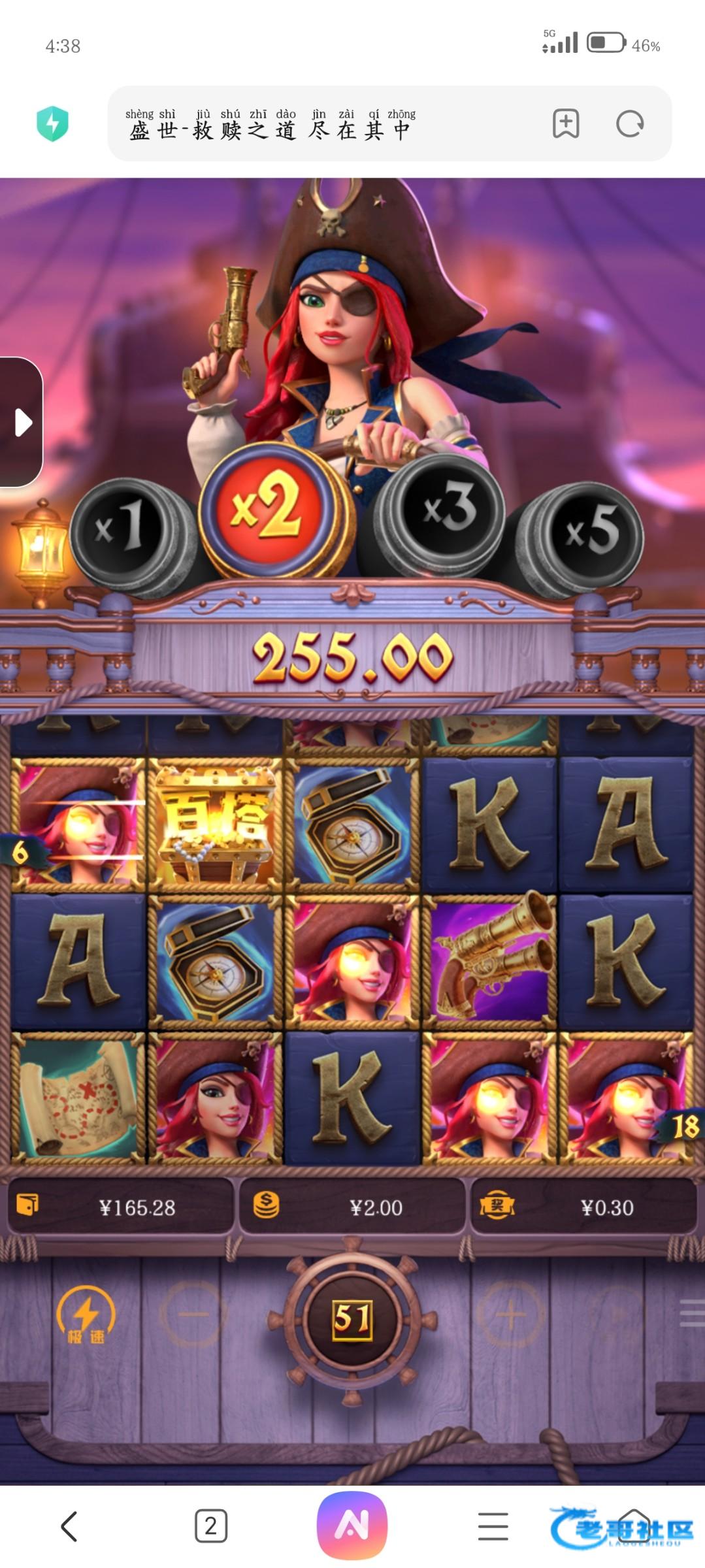Add this page to bookmarks
Screen dimensions: 705x1568
[x=566, y=124]
